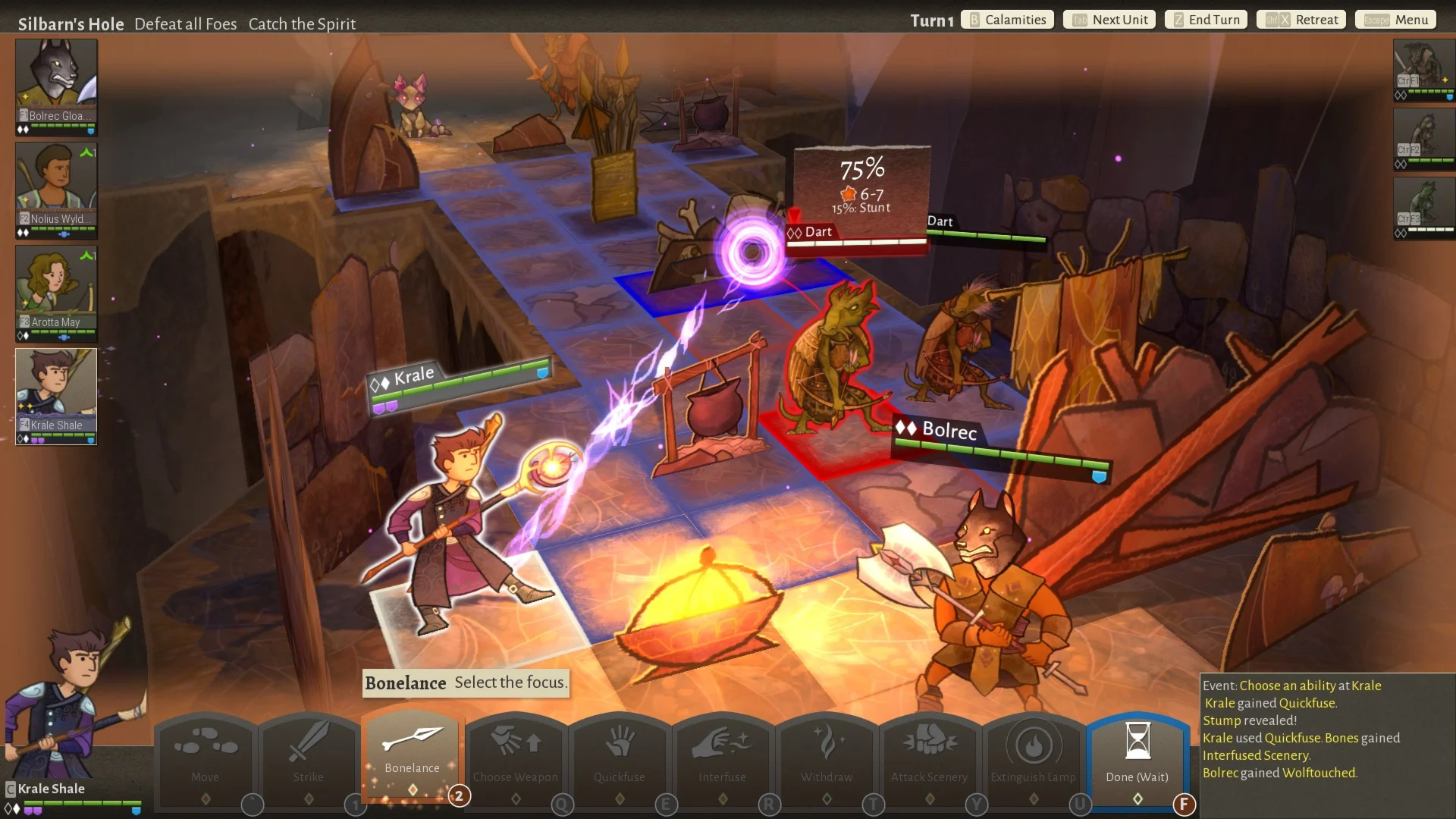Screen dimensions: 1456x819
Task: Open the Calamities panel
Action: 1008,20
